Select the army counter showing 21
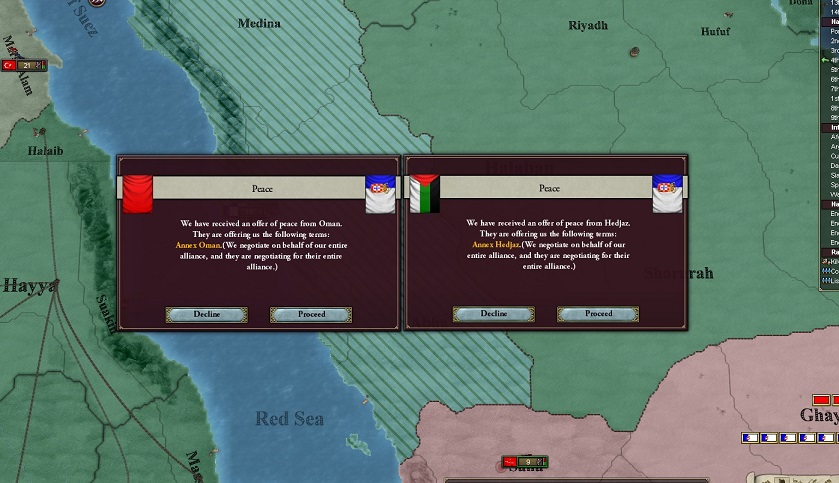The height and width of the screenshot is (483, 839). click(24, 65)
